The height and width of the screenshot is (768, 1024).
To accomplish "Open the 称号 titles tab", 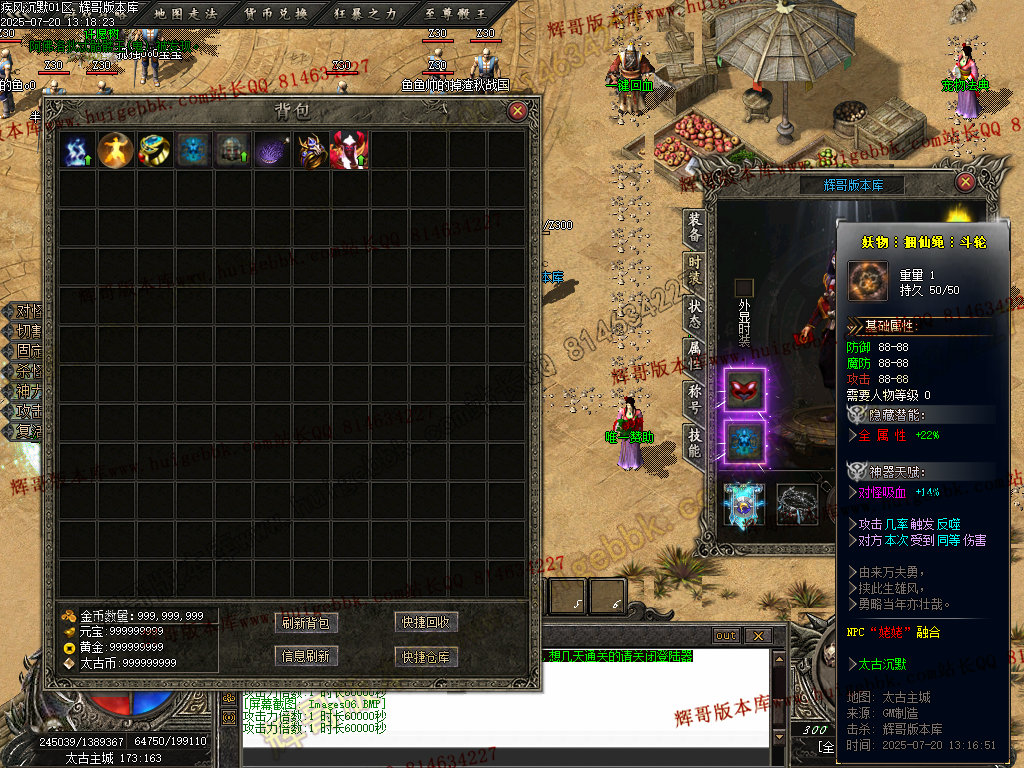I will pos(695,399).
